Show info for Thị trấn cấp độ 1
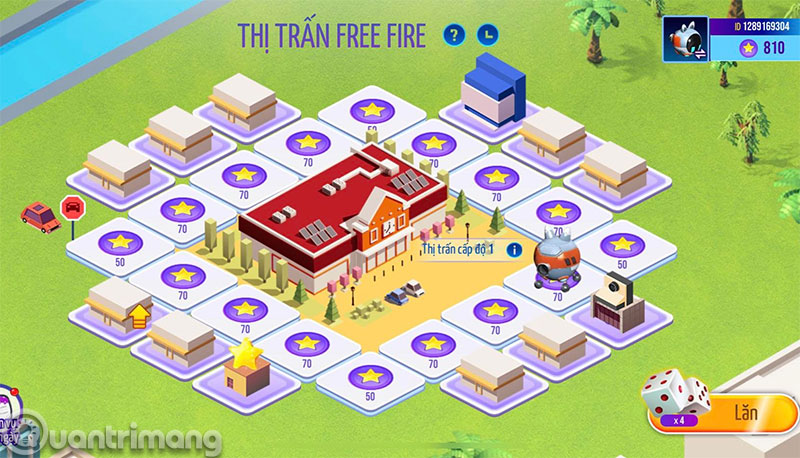Screen dimensions: 800x458 515,249
